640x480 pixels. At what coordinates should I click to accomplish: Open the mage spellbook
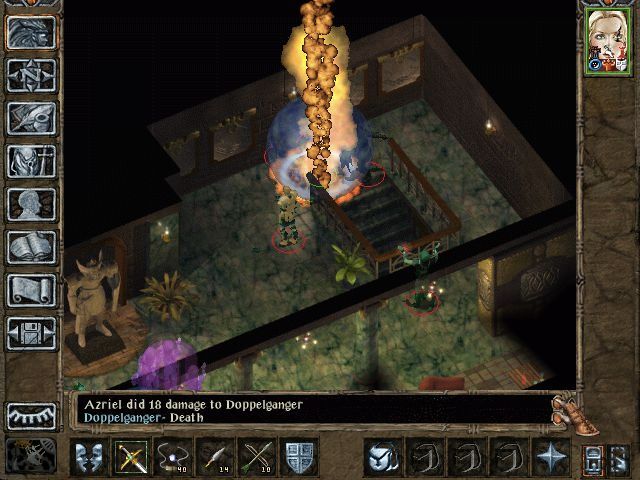click(x=31, y=247)
